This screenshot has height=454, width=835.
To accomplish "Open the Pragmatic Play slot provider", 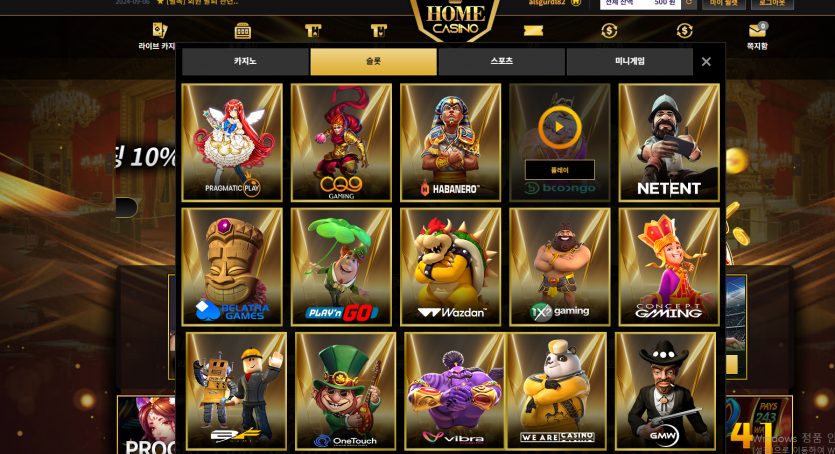I will pyautogui.click(x=232, y=142).
